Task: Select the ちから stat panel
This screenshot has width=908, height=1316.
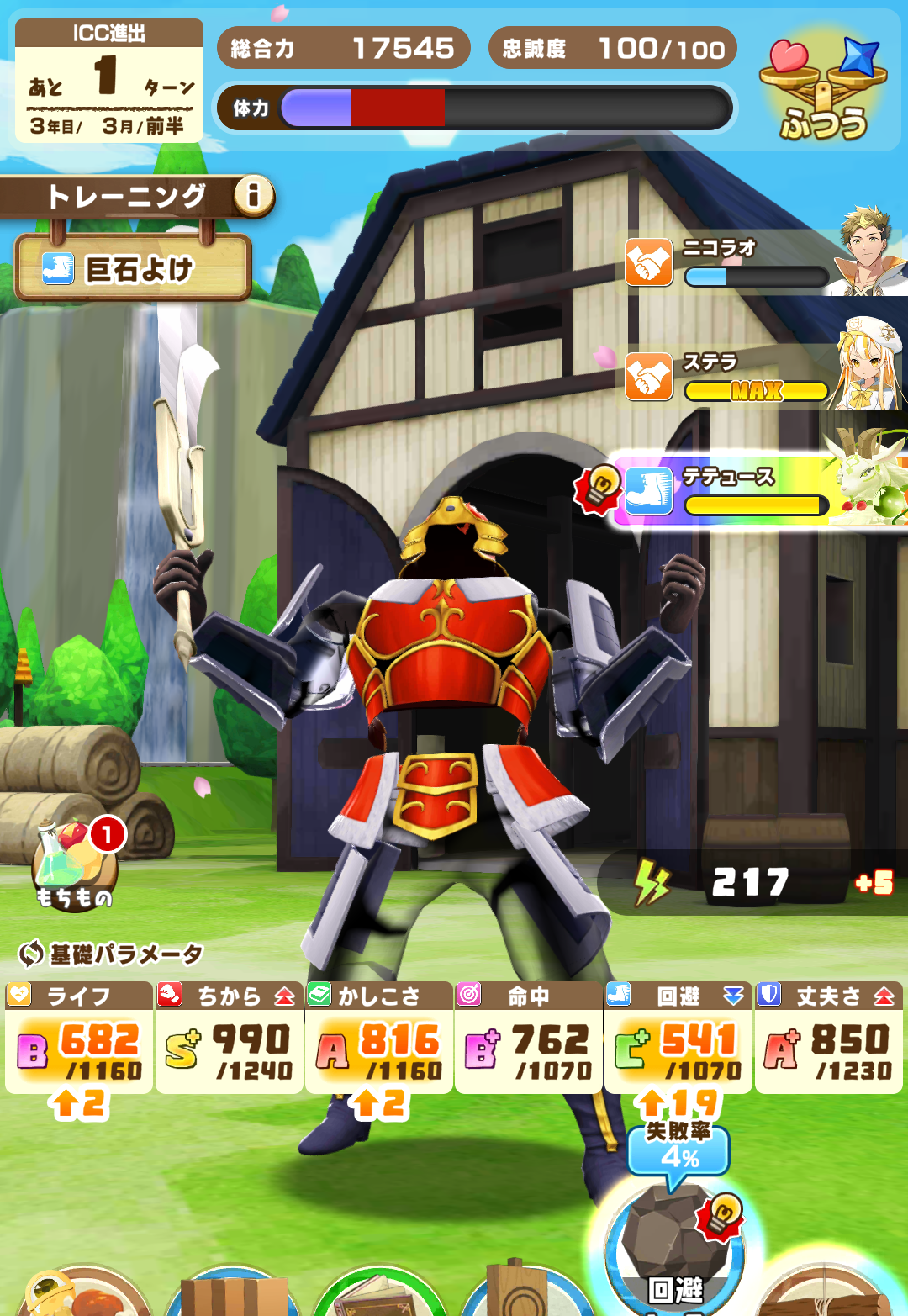Action: [x=229, y=1038]
